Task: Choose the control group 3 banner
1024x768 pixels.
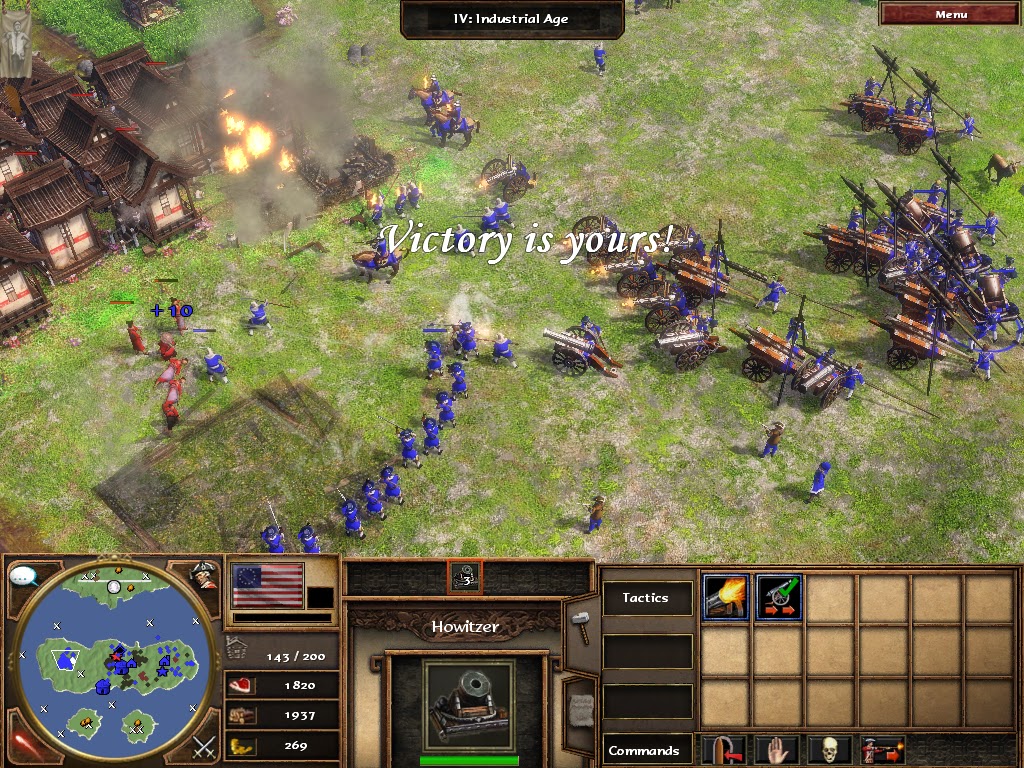Action: coord(464,576)
